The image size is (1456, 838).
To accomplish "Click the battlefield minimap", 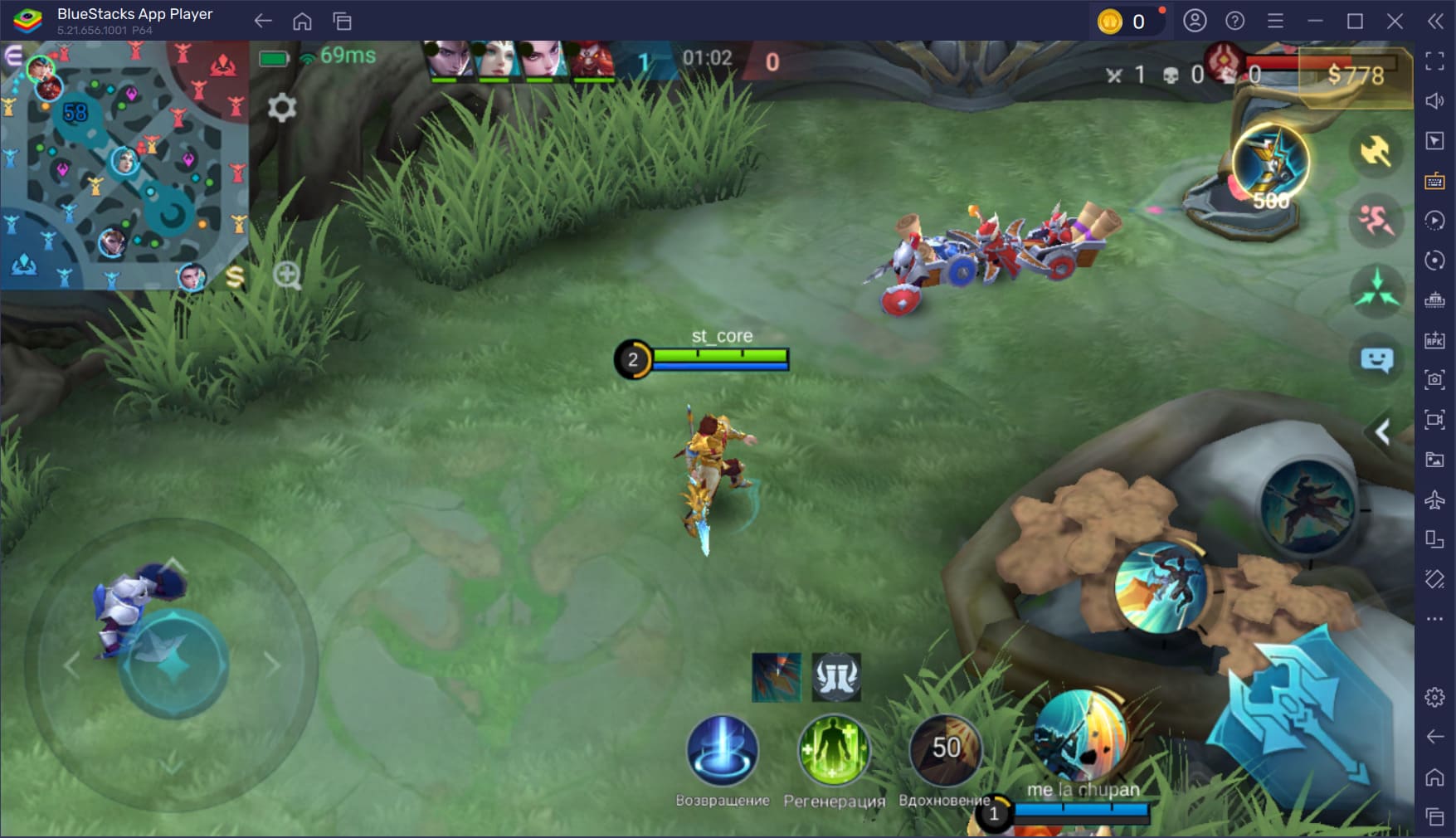I will point(123,164).
